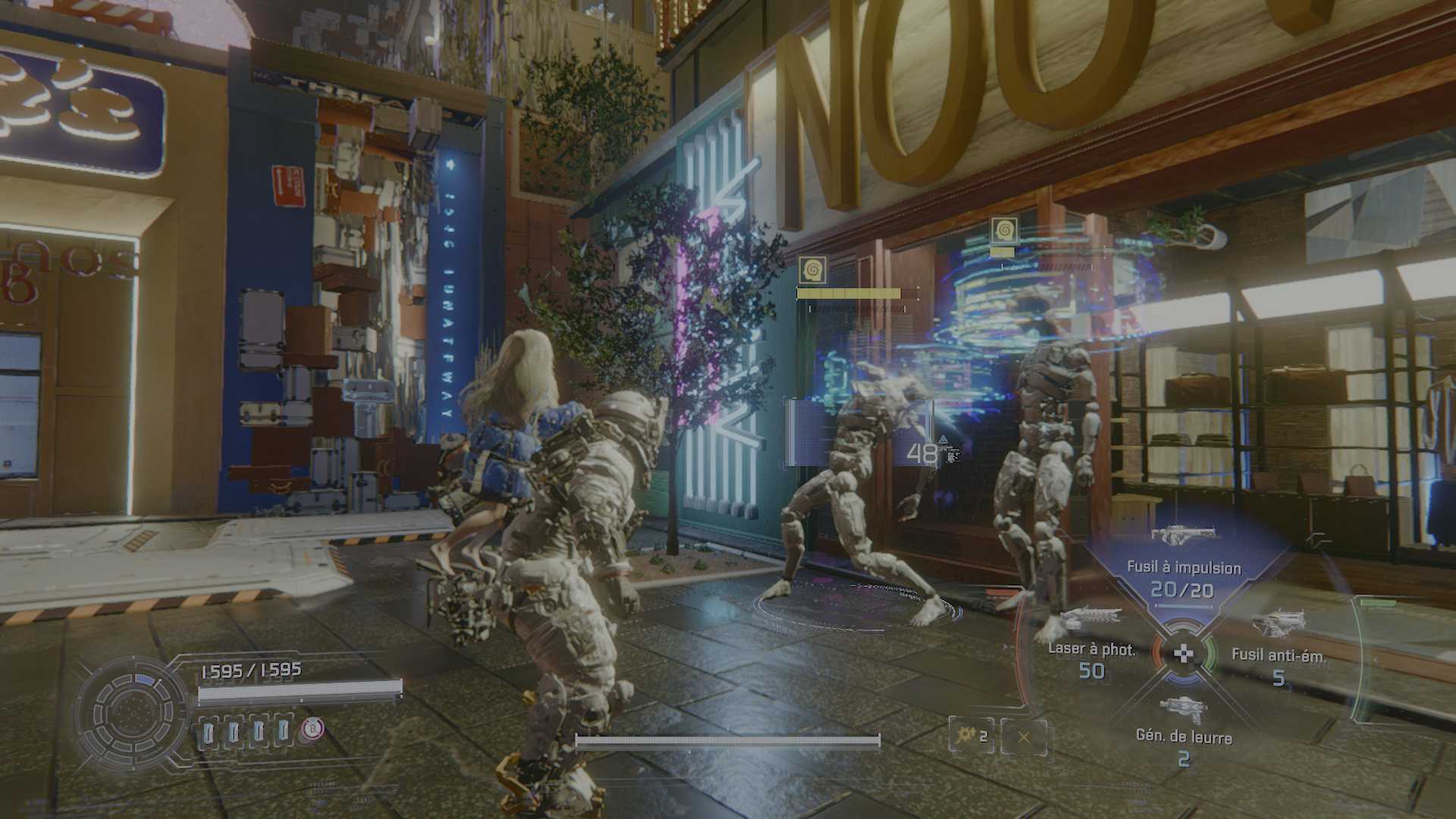Image resolution: width=1456 pixels, height=819 pixels.
Task: Use the gear item slot showing 2
Action: point(971,736)
